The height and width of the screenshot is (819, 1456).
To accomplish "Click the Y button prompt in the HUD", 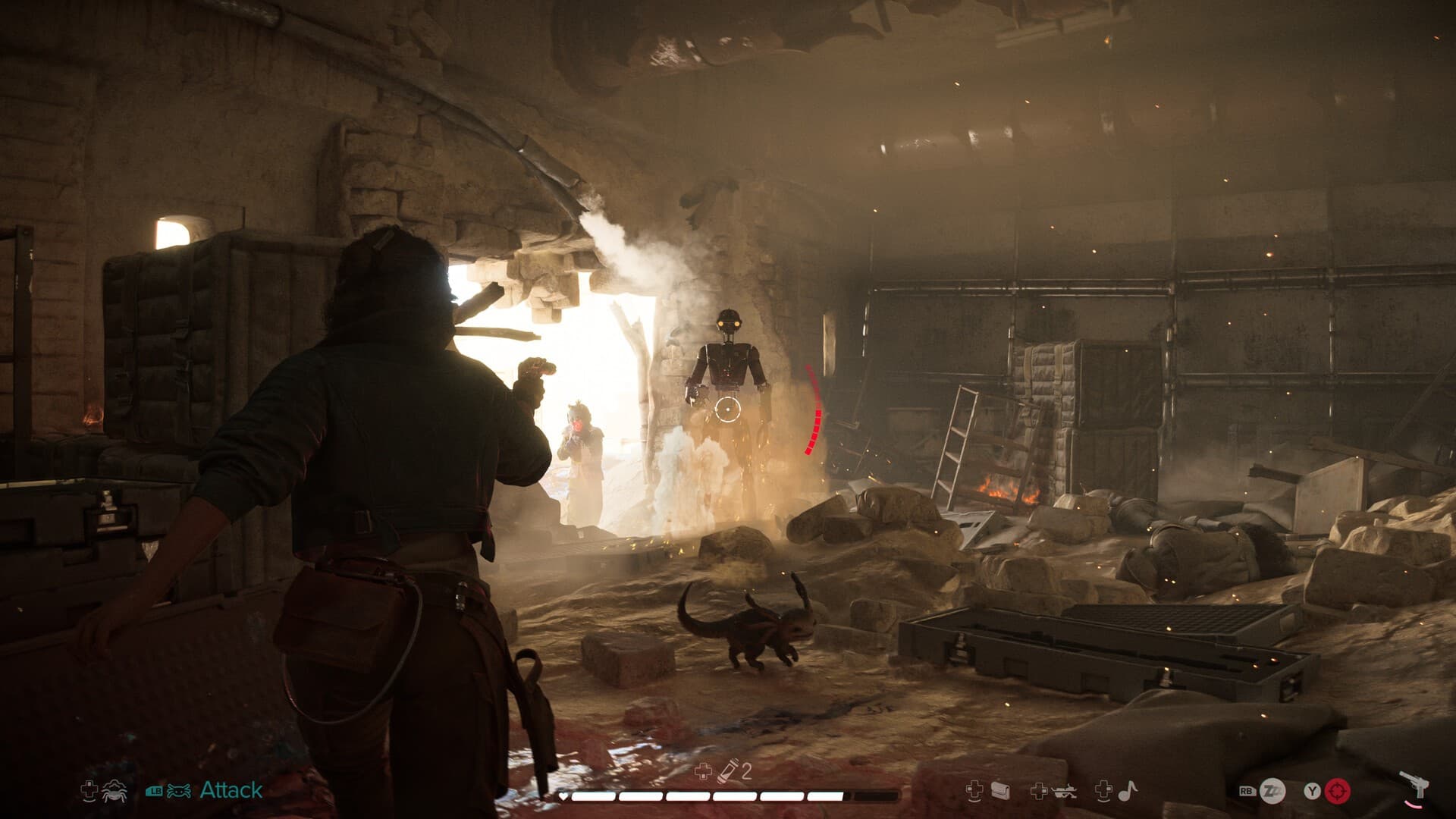I will coord(1313,791).
